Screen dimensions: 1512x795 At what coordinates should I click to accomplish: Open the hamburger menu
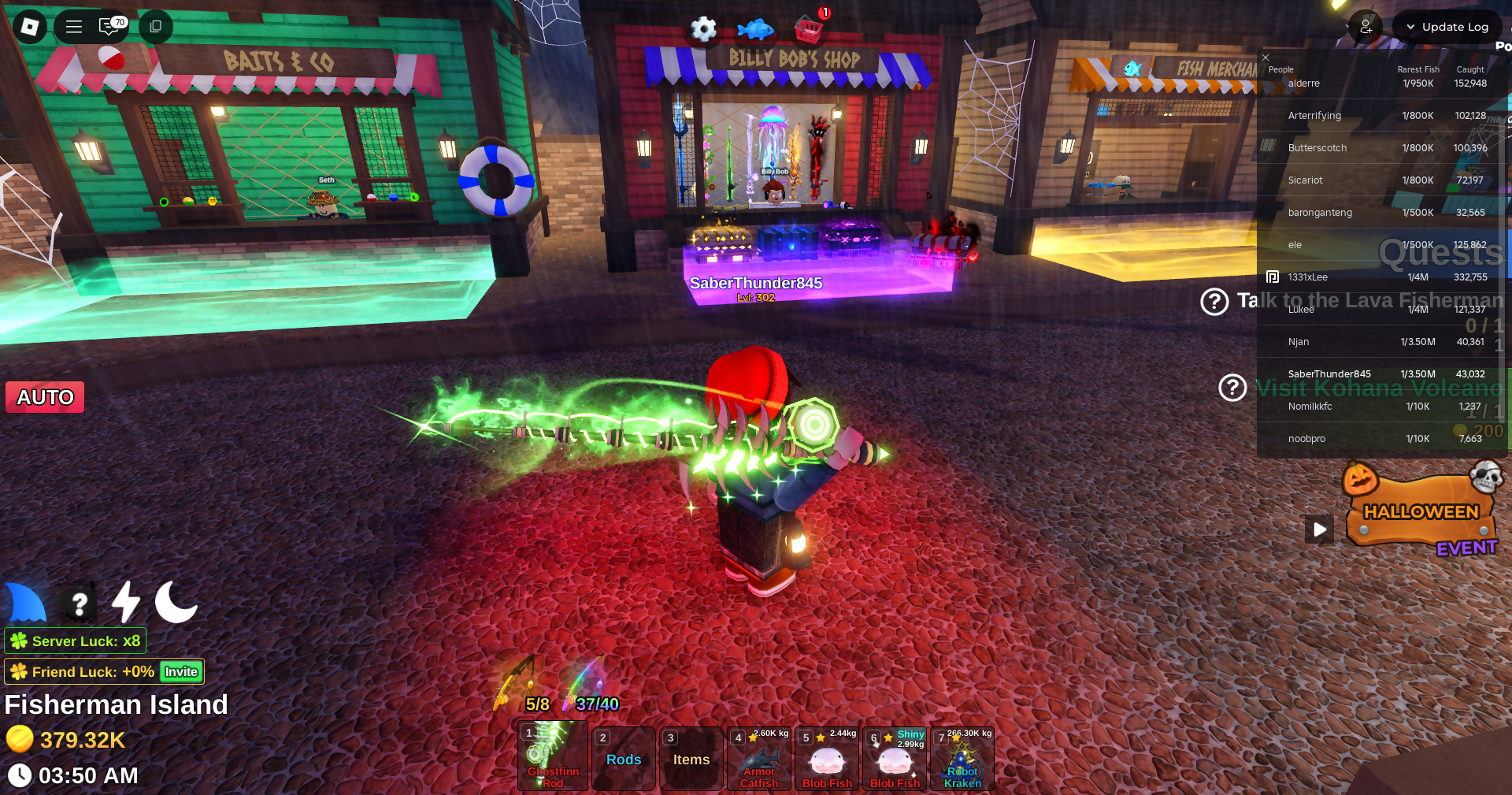click(74, 27)
